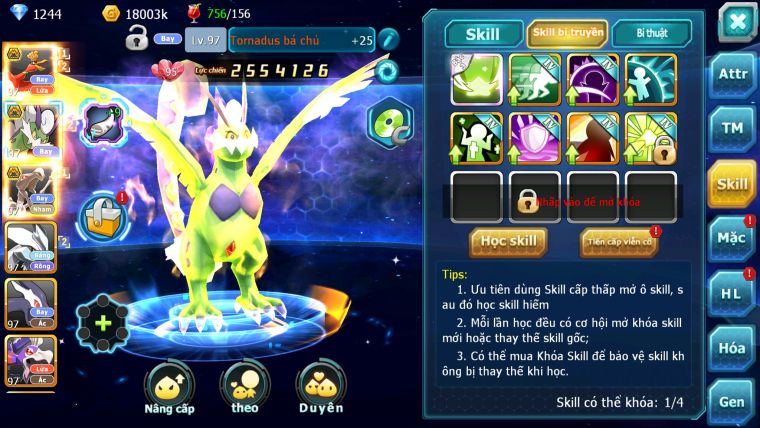The image size is (760, 428).
Task: Select the theo follow button
Action: click(x=245, y=389)
